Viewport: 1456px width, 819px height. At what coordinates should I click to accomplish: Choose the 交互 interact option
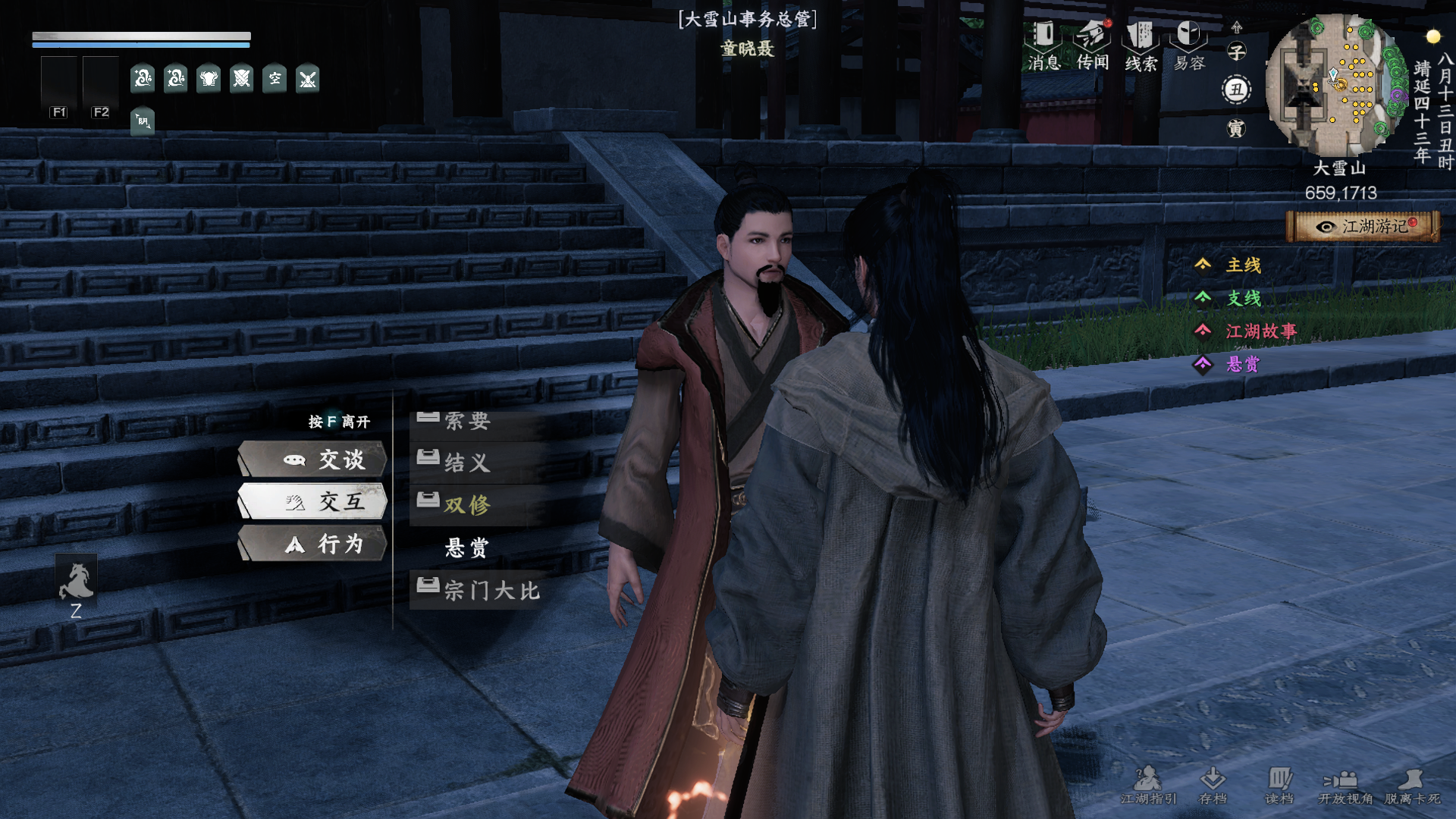click(x=313, y=501)
